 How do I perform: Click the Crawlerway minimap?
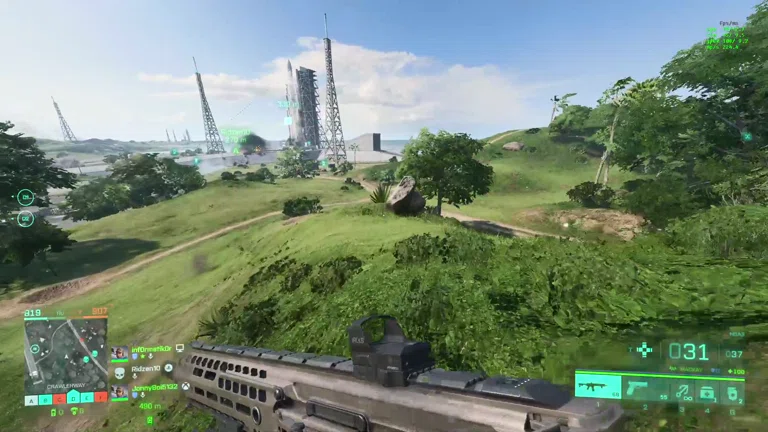click(x=66, y=354)
